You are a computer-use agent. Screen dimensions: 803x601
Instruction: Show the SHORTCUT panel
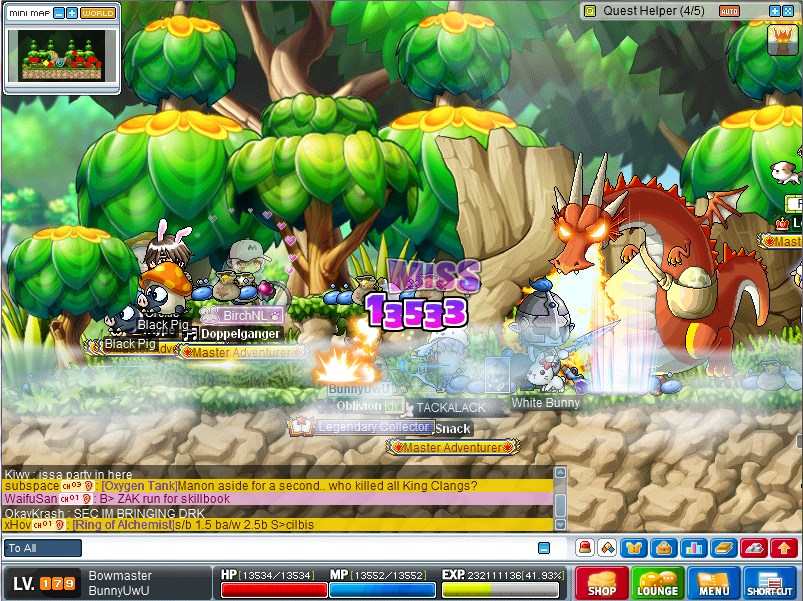(x=770, y=583)
